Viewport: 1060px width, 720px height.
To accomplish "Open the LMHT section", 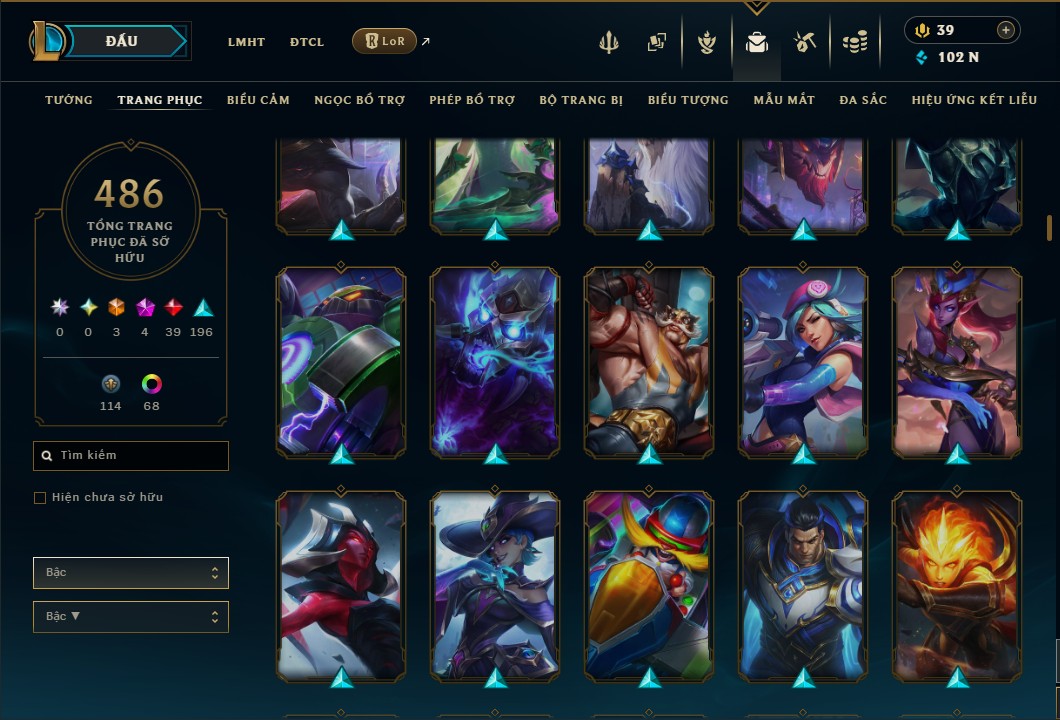I will (246, 42).
